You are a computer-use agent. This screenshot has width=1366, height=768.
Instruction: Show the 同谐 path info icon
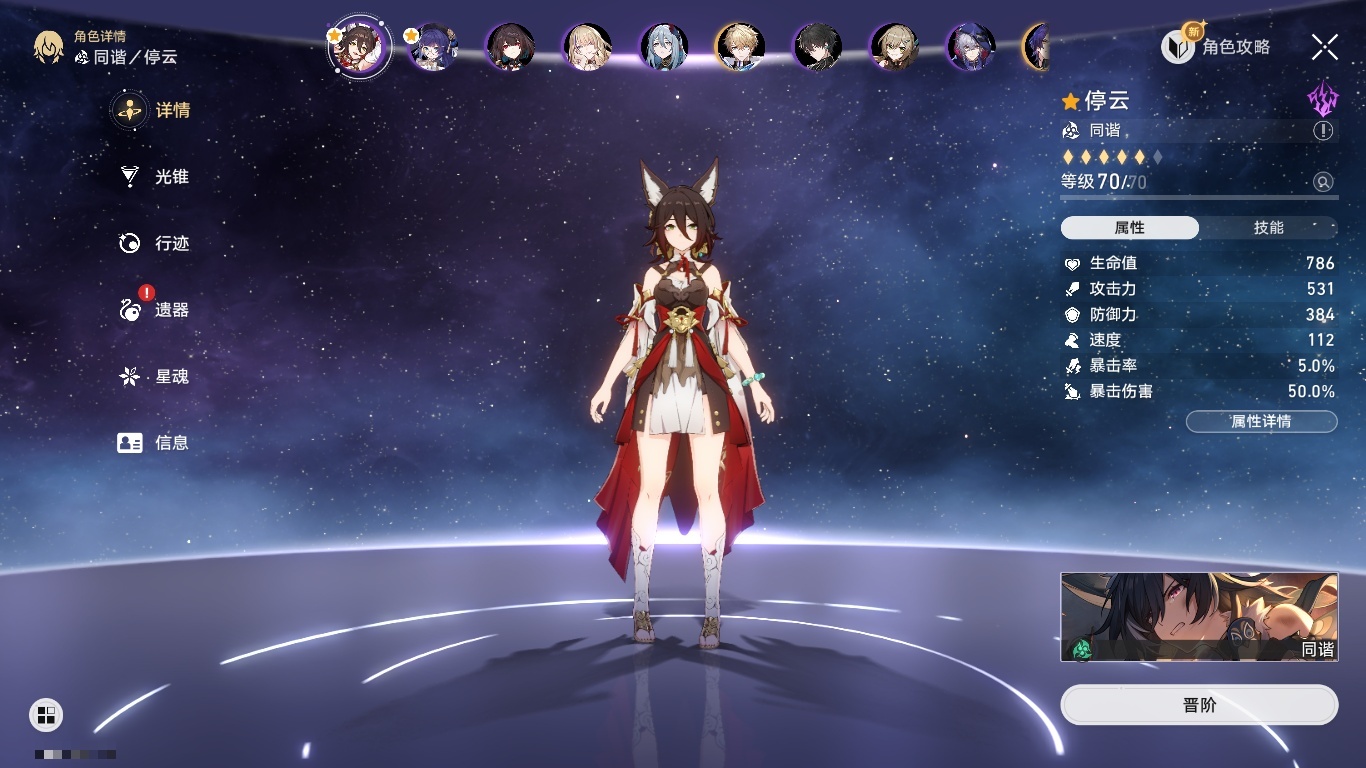pos(1323,131)
